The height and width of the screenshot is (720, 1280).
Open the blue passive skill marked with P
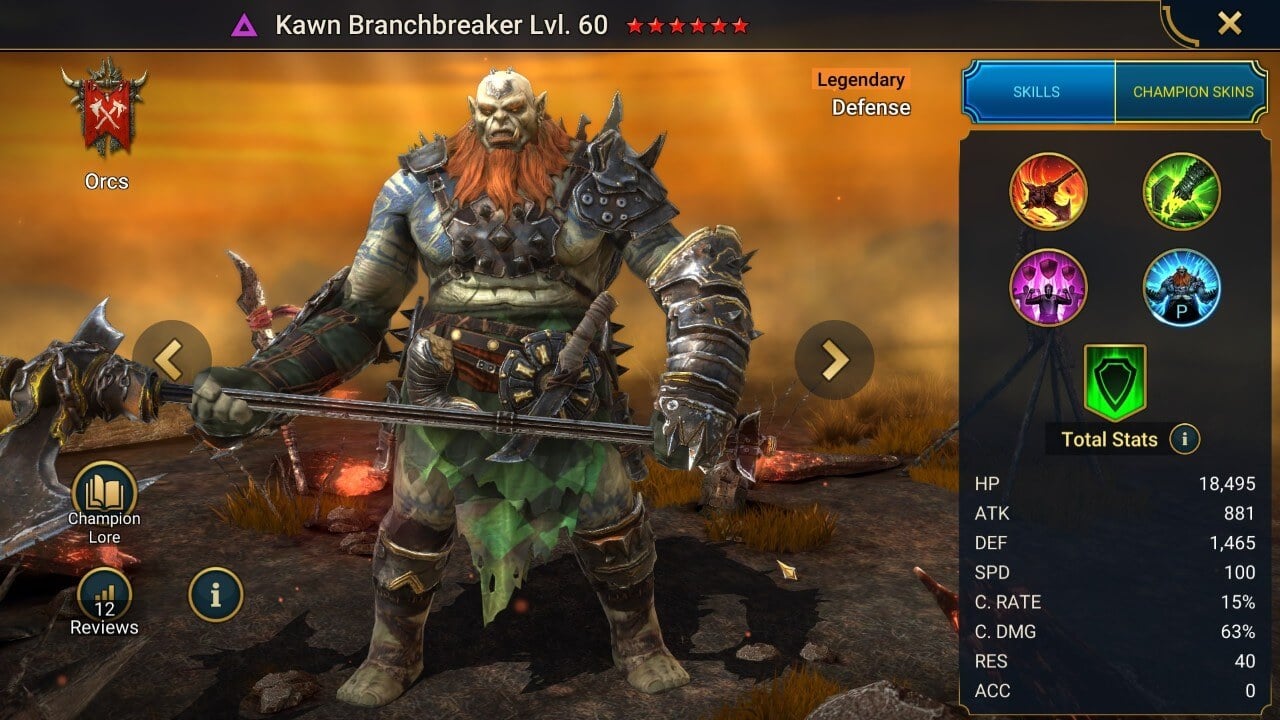tap(1181, 287)
